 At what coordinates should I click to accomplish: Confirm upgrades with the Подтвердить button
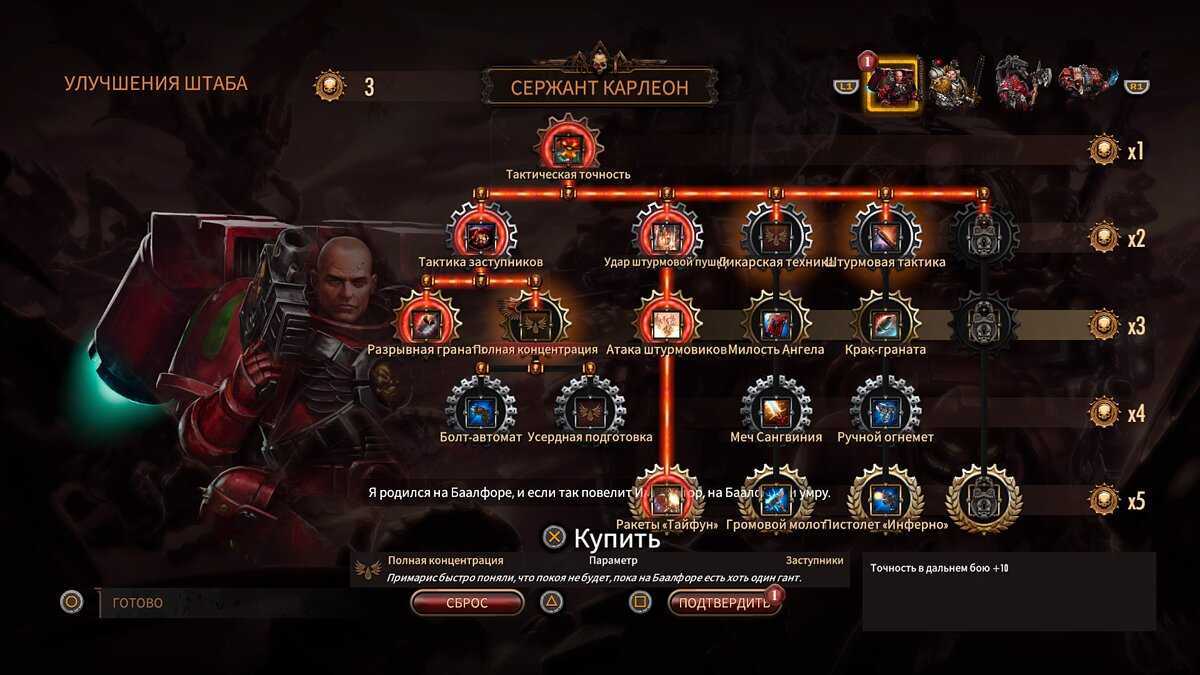(x=724, y=603)
